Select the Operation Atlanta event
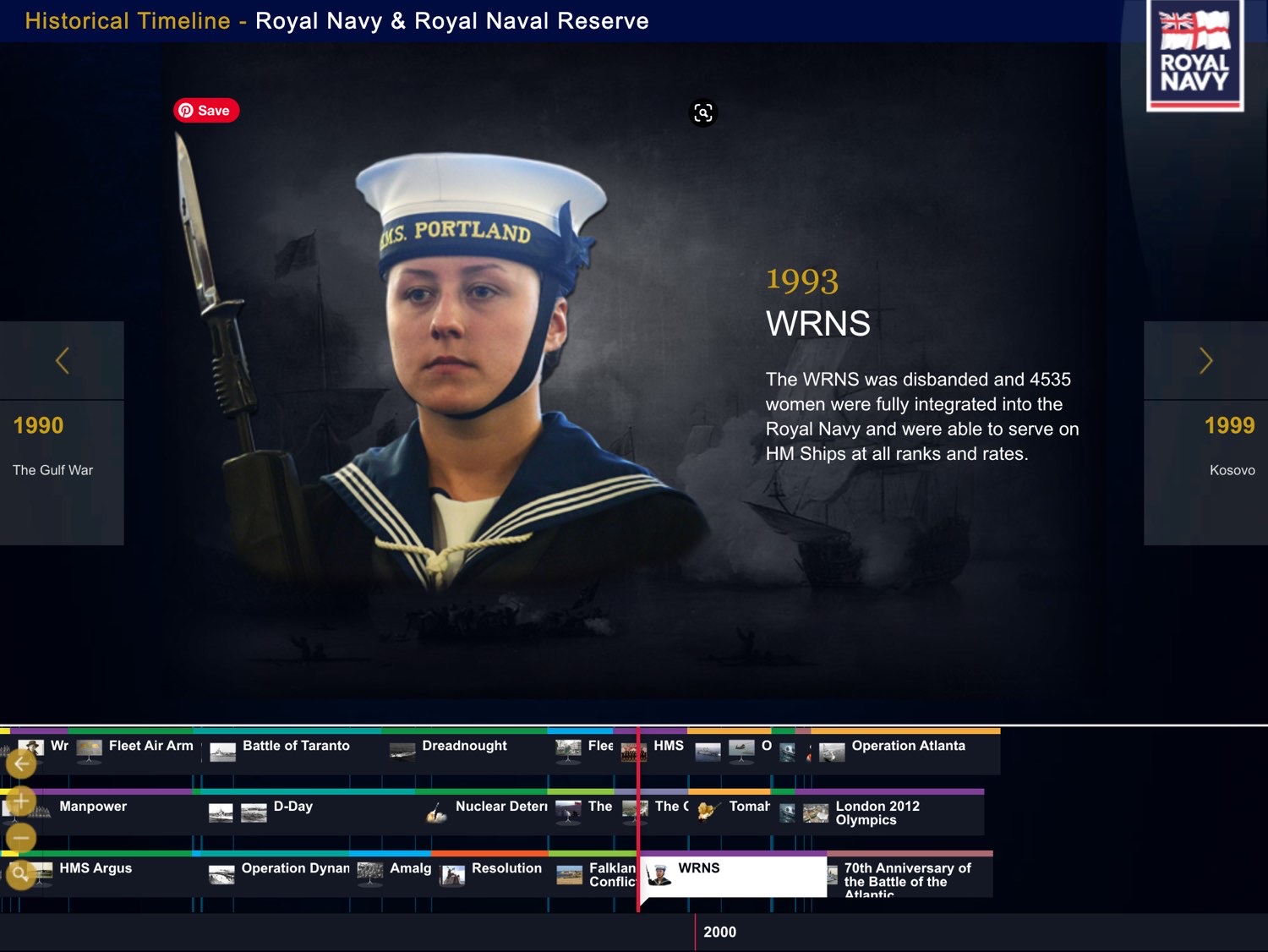1268x952 pixels. pyautogui.click(x=907, y=747)
